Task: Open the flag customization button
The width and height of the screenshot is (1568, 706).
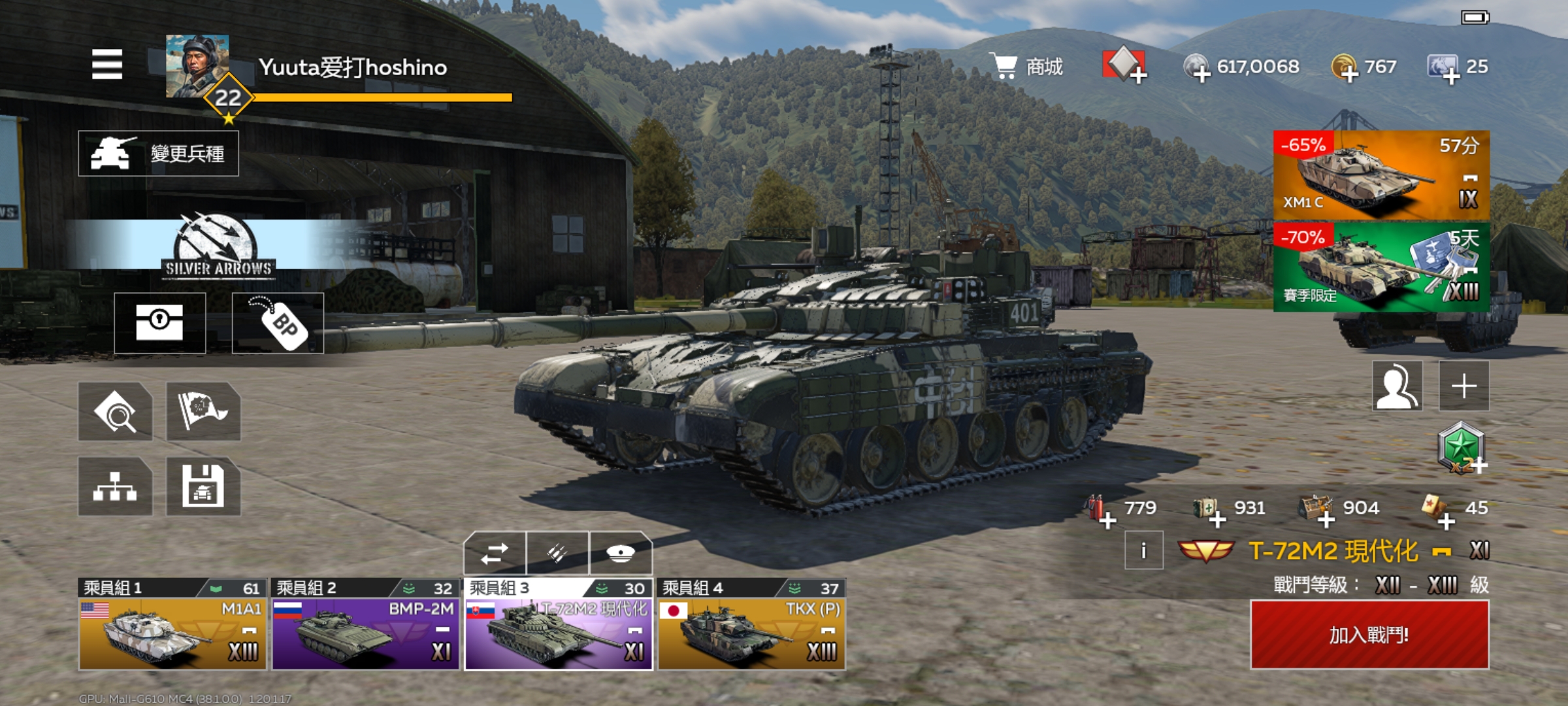Action: click(203, 412)
